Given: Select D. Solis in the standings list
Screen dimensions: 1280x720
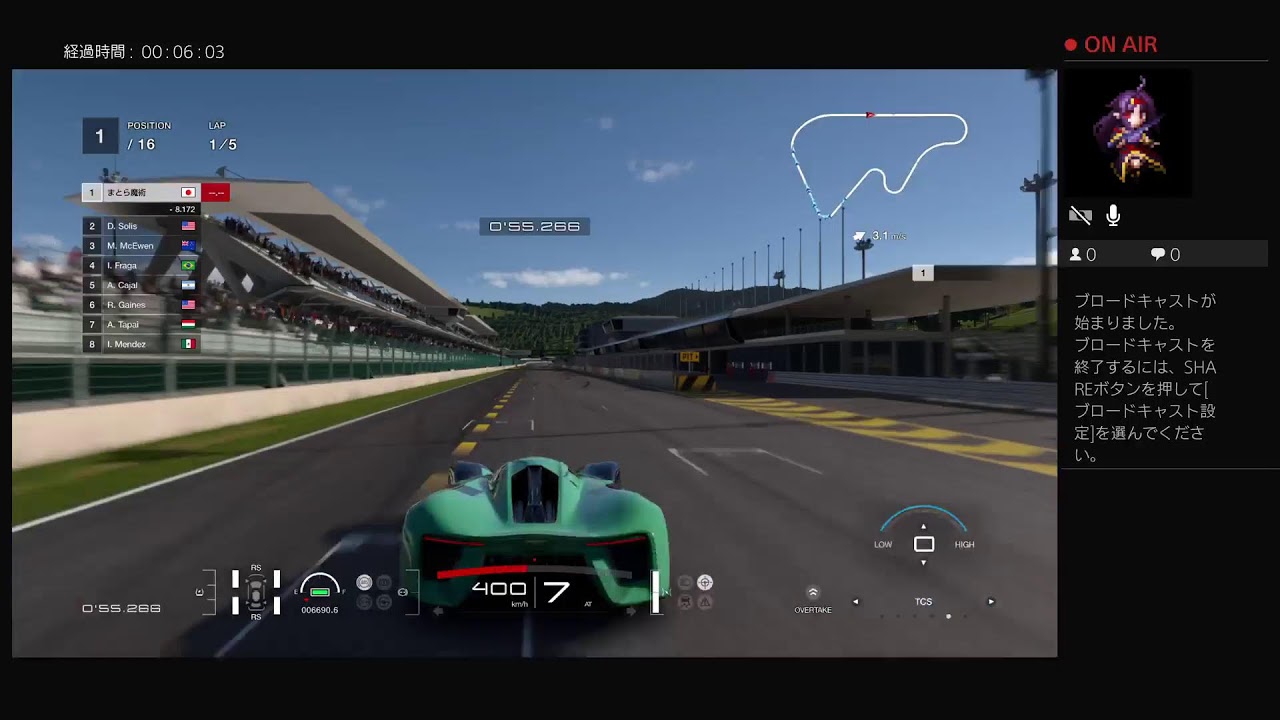Looking at the screenshot, I should point(140,226).
